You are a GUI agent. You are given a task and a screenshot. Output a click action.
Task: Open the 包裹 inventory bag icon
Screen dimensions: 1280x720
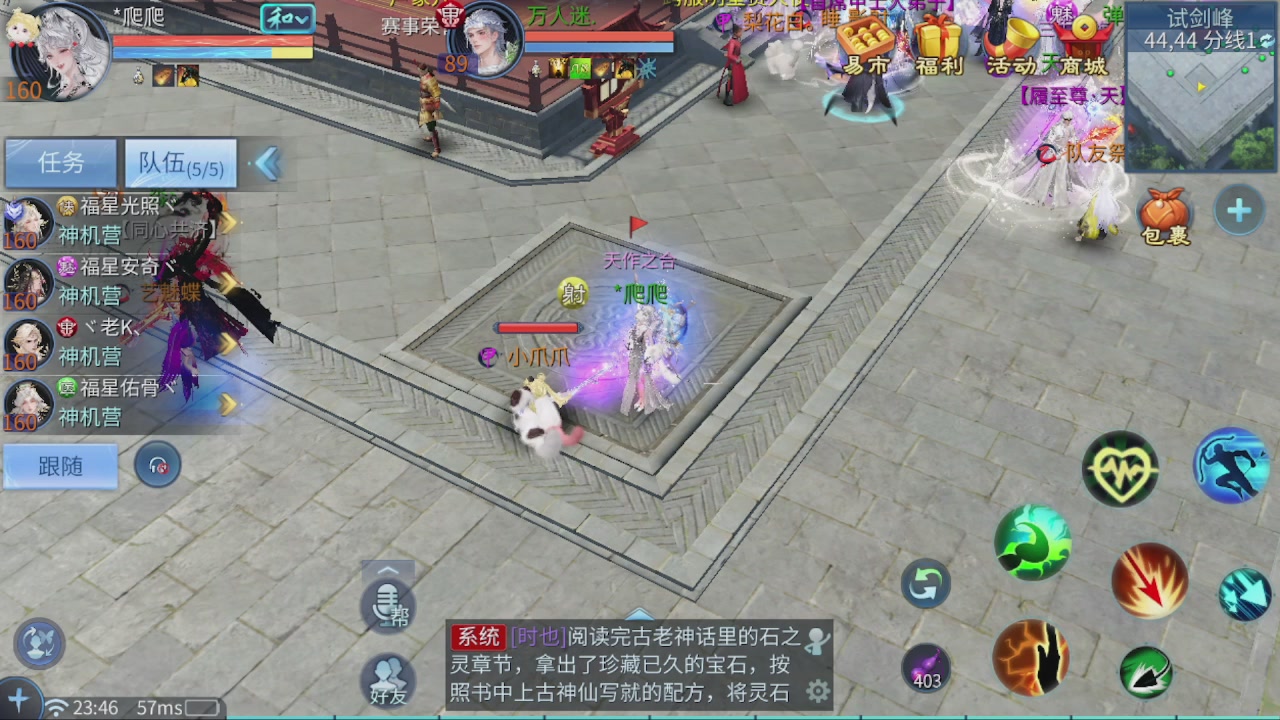[x=1164, y=212]
